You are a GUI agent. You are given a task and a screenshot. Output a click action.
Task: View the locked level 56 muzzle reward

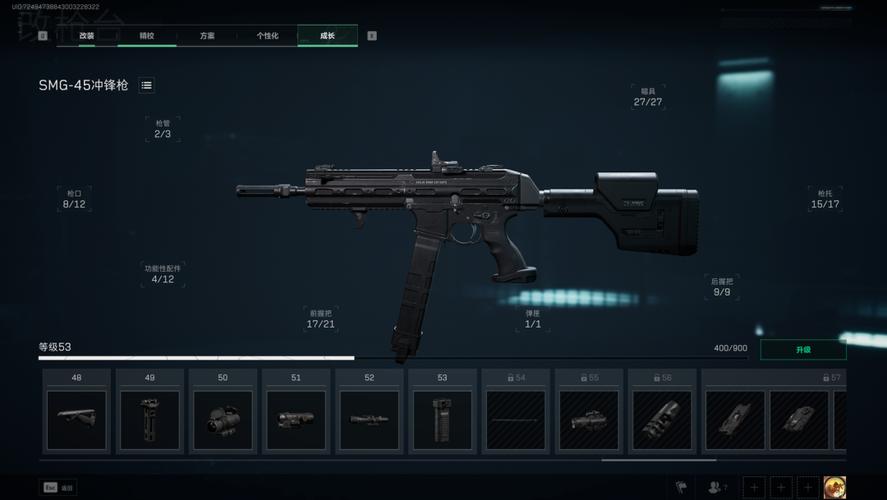pyautogui.click(x=661, y=420)
